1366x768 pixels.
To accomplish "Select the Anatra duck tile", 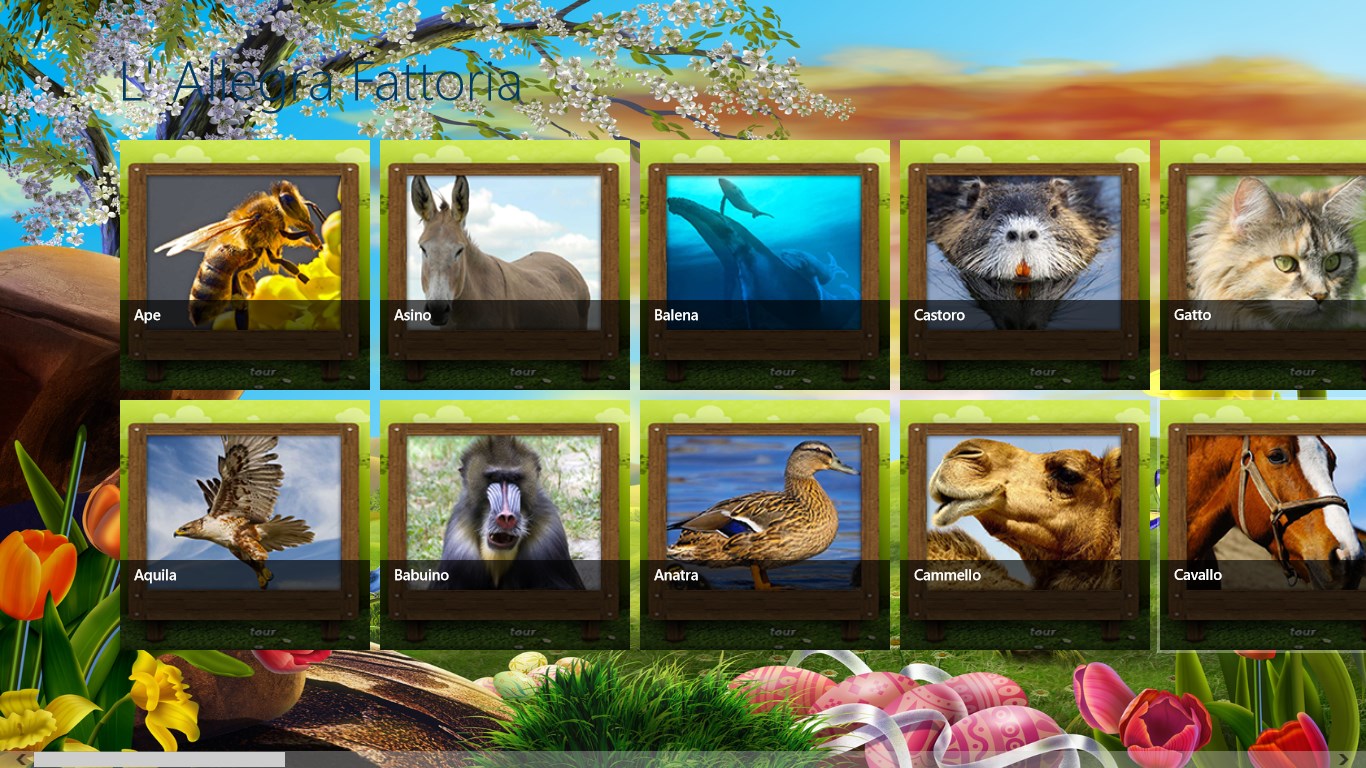I will pyautogui.click(x=764, y=524).
